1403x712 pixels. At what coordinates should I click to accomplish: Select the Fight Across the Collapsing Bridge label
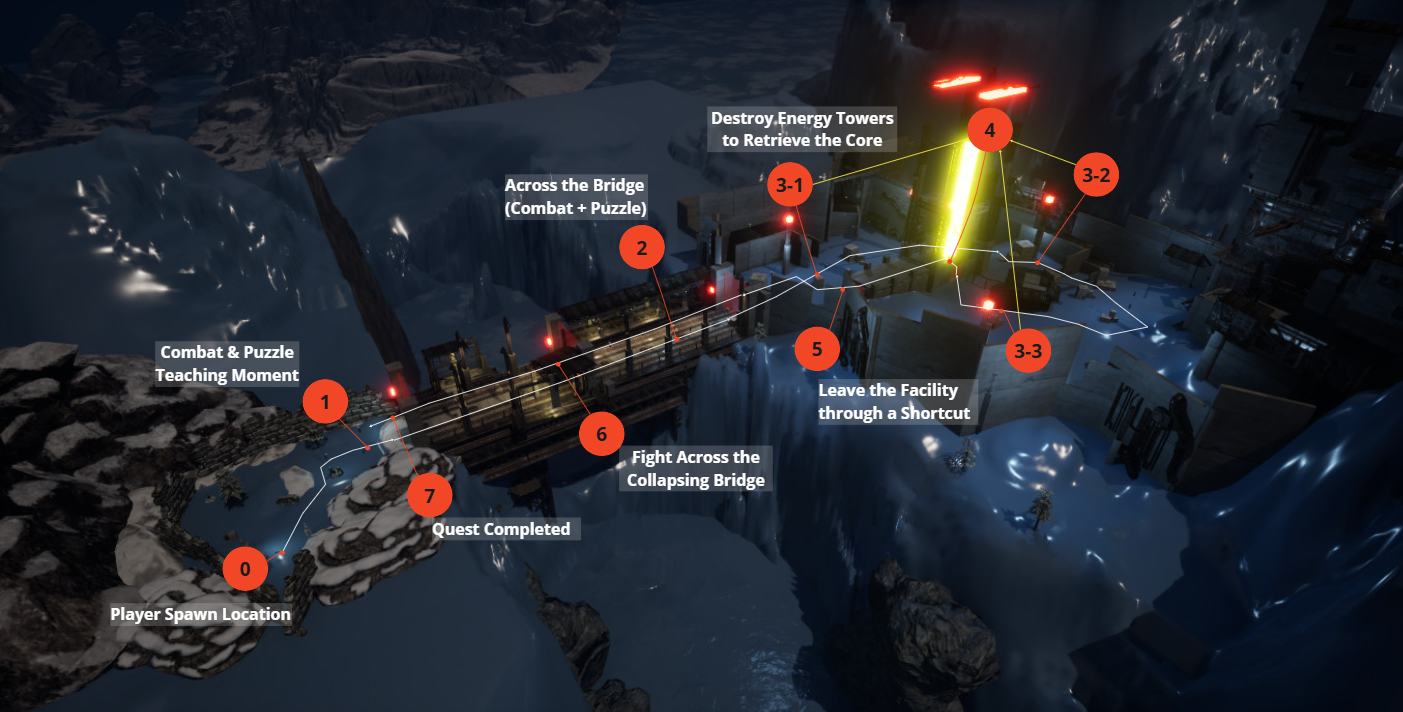[695, 469]
